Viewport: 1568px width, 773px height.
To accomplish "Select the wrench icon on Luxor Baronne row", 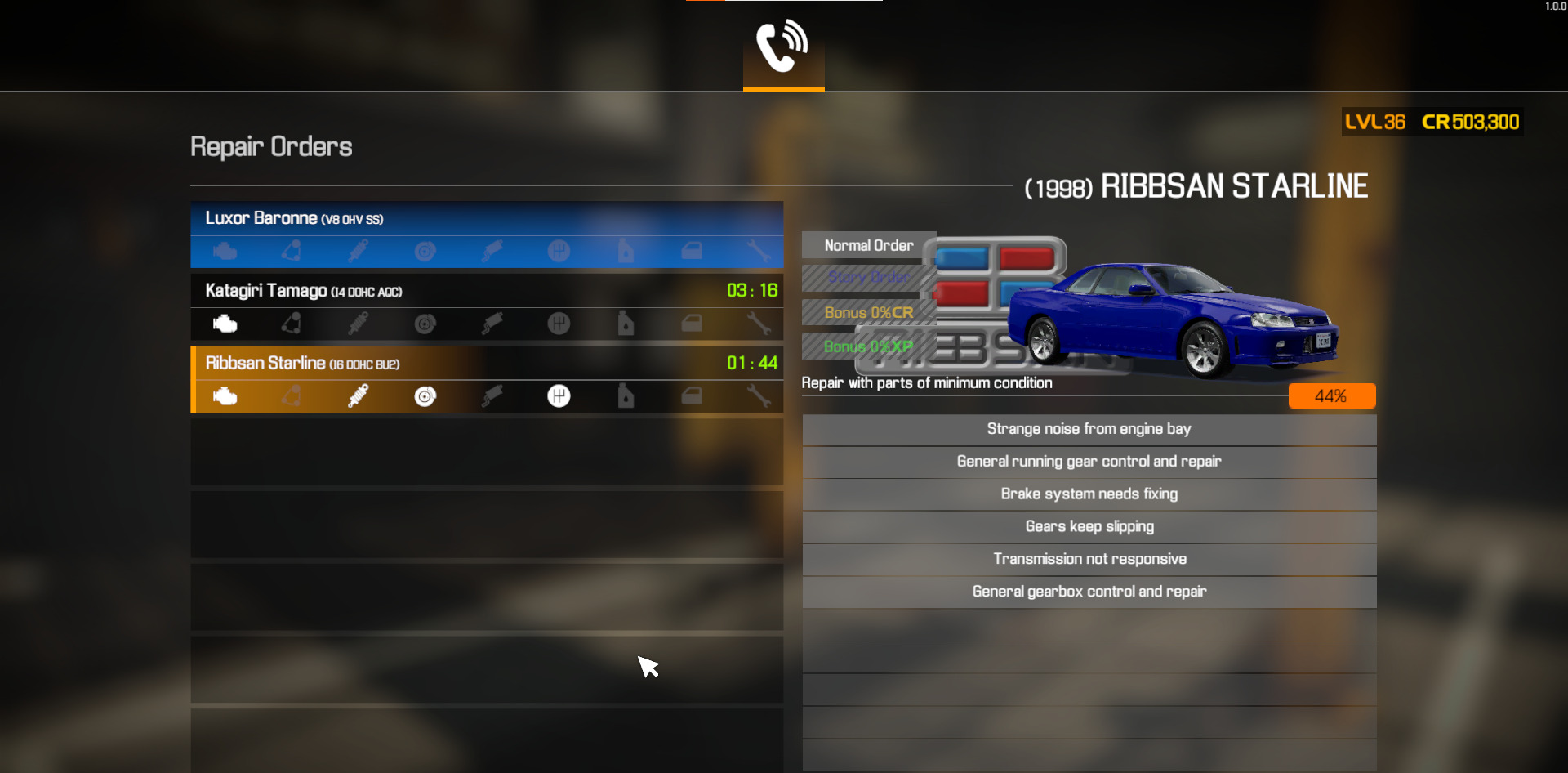I will [x=759, y=251].
